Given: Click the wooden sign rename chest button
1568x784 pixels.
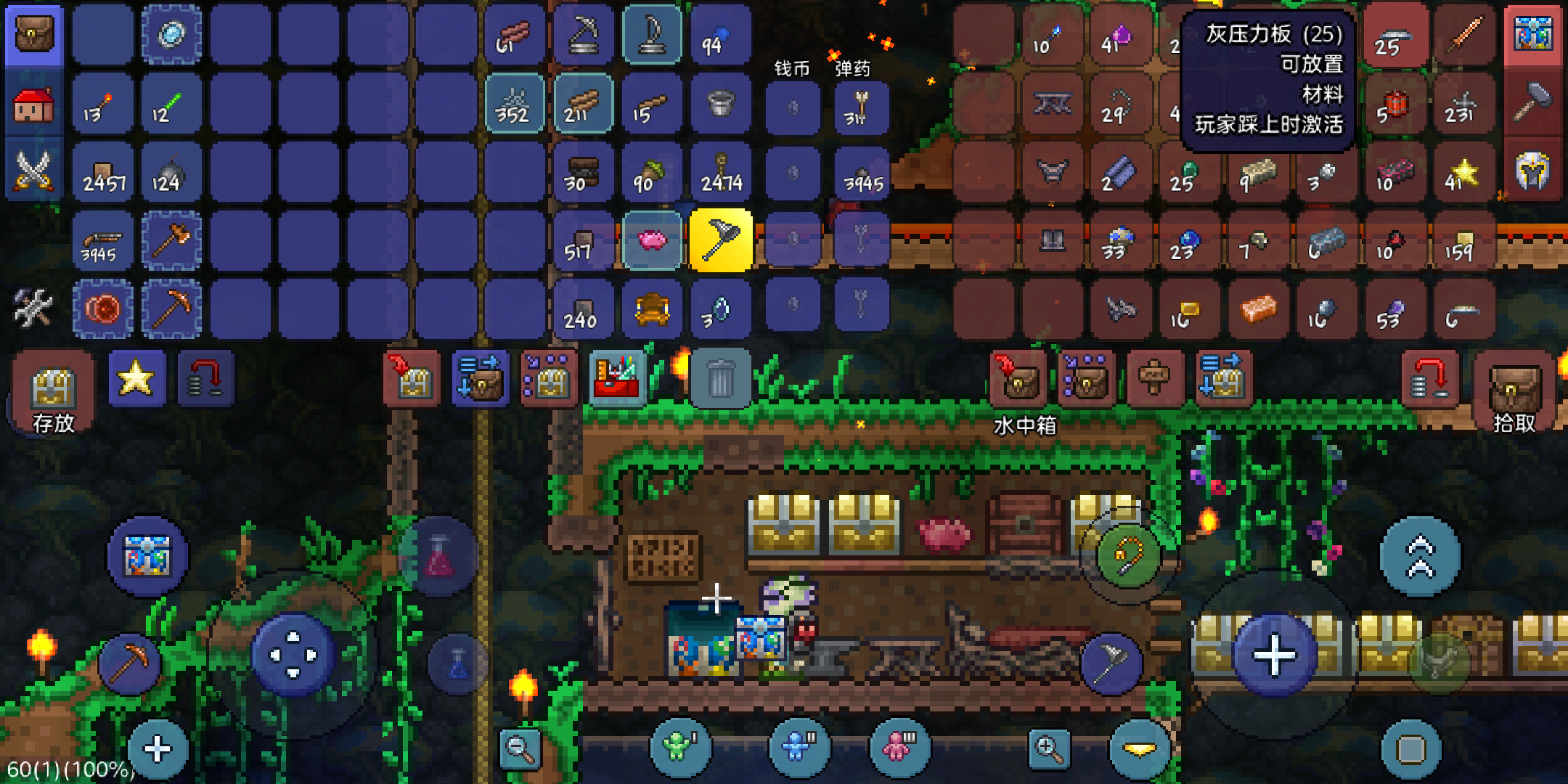Looking at the screenshot, I should tap(1154, 379).
